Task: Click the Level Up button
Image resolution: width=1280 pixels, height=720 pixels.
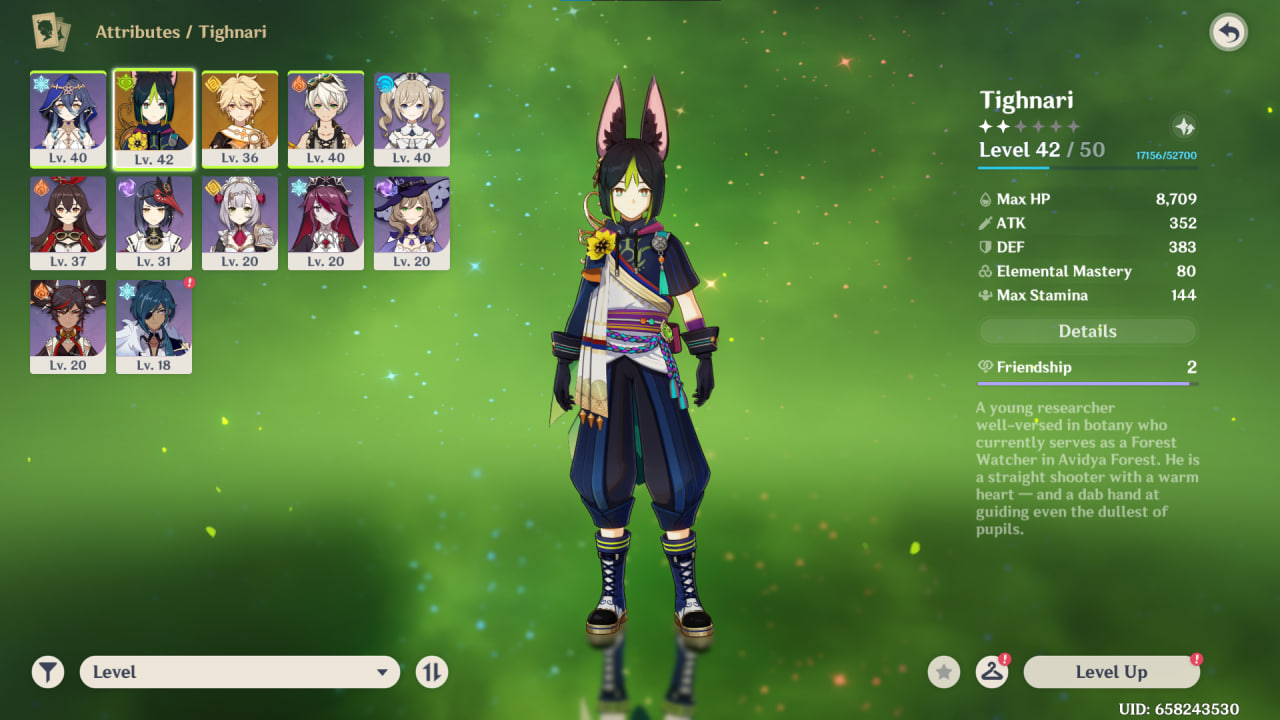Action: coord(1111,672)
